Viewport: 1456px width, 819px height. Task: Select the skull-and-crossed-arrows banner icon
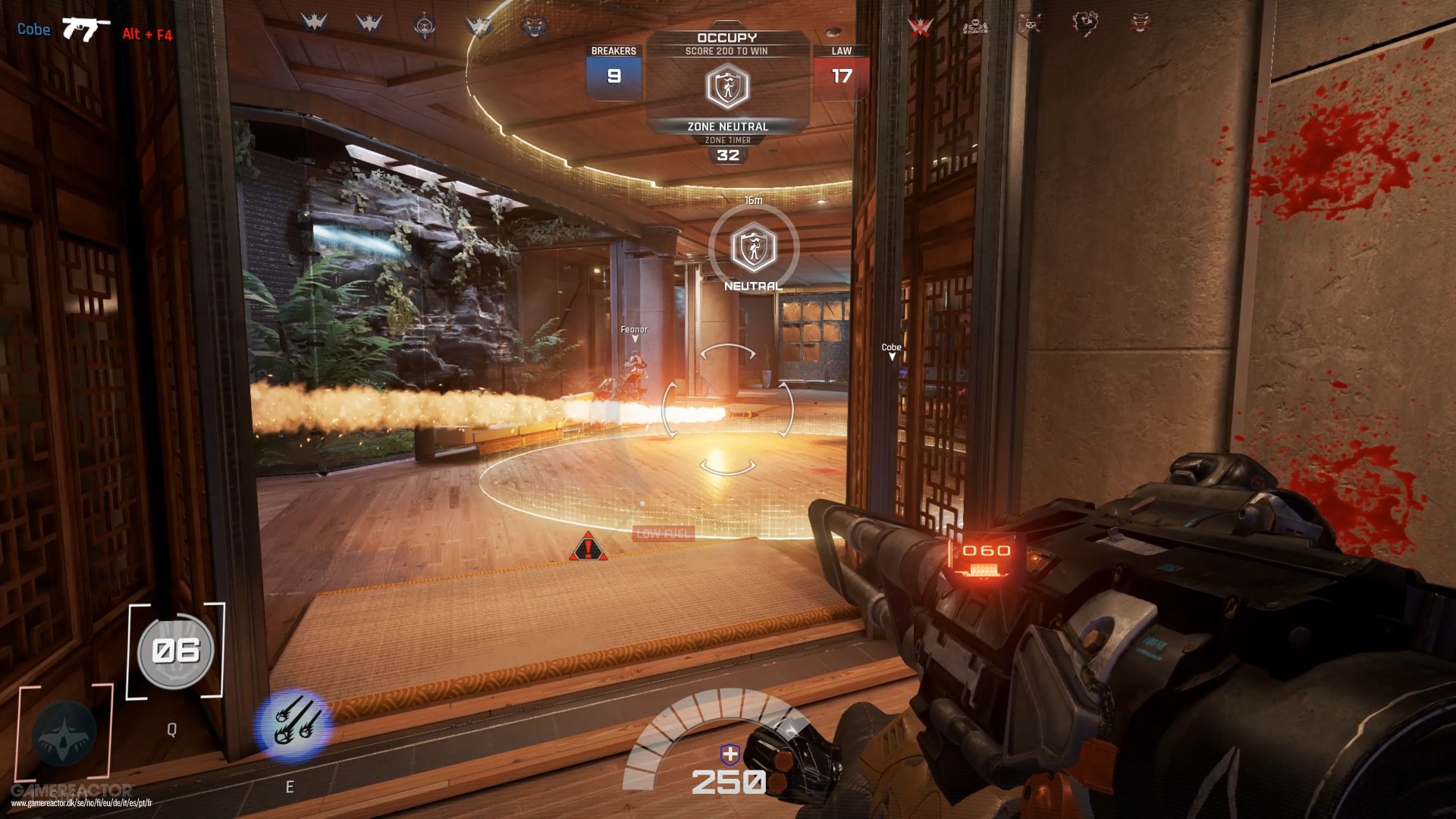coord(1031,24)
